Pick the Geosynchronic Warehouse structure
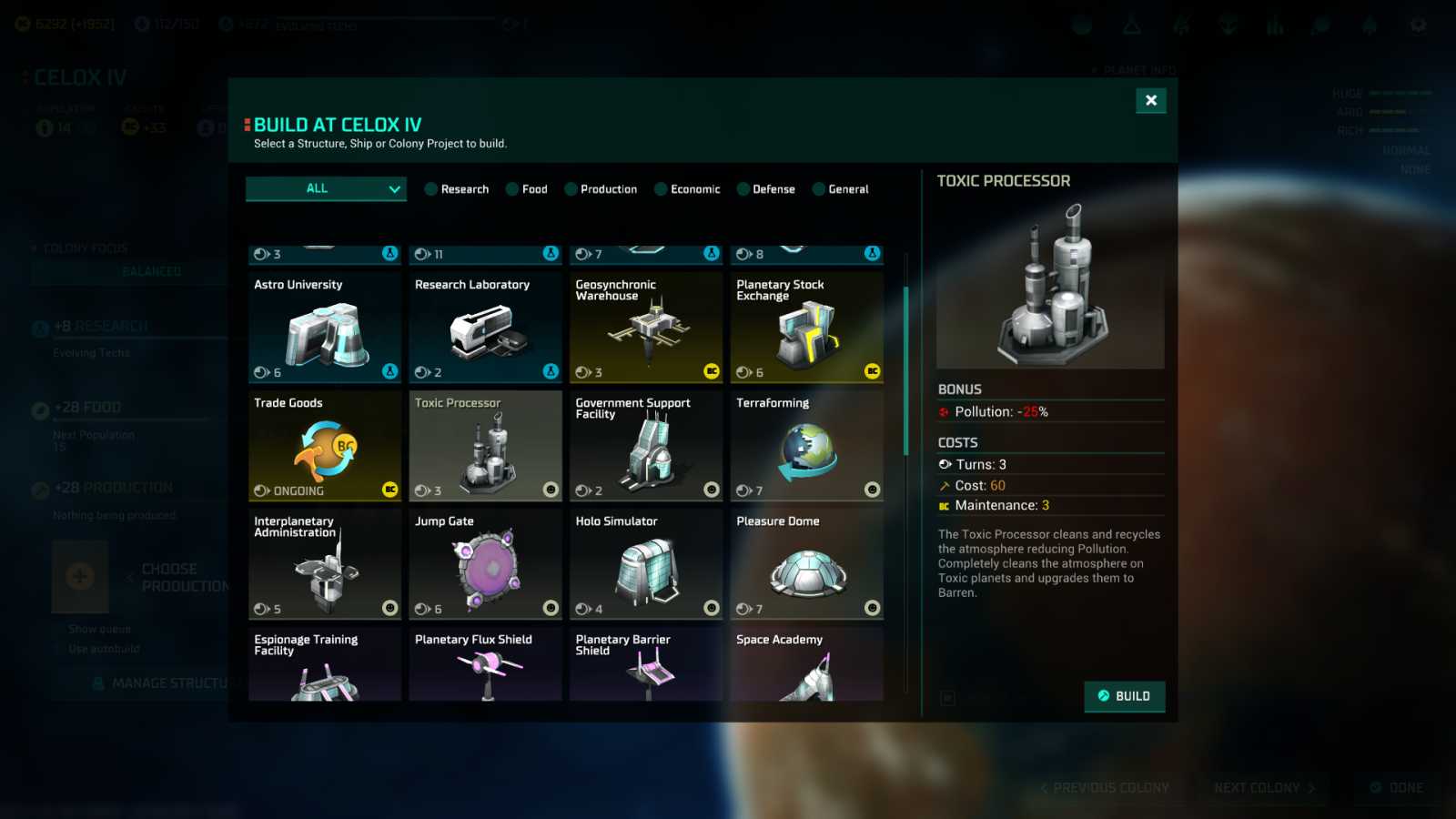1456x819 pixels. (646, 328)
